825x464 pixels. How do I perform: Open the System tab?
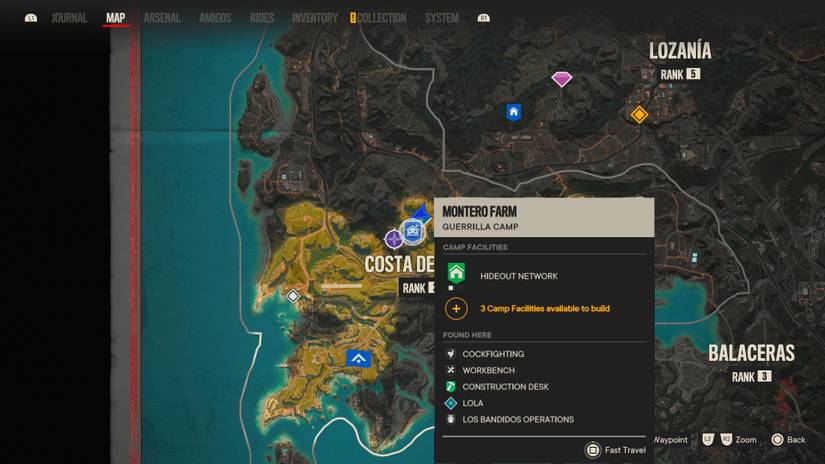(441, 18)
